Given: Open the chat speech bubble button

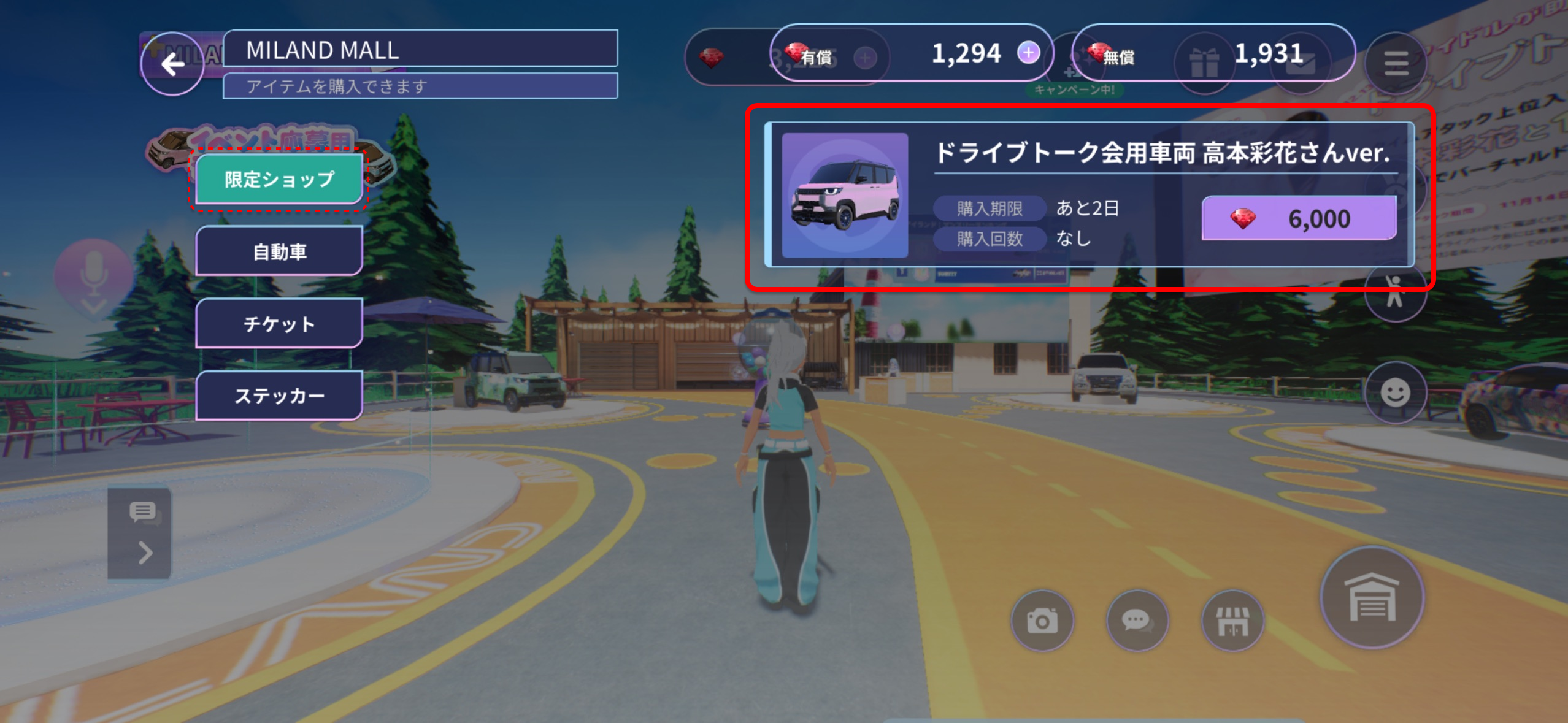Looking at the screenshot, I should 1137,621.
